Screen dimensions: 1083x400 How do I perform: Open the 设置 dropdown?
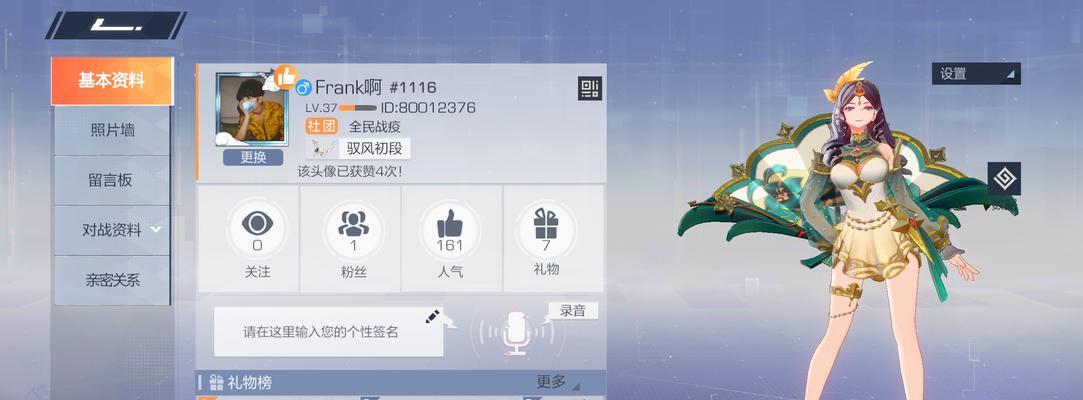(x=976, y=73)
